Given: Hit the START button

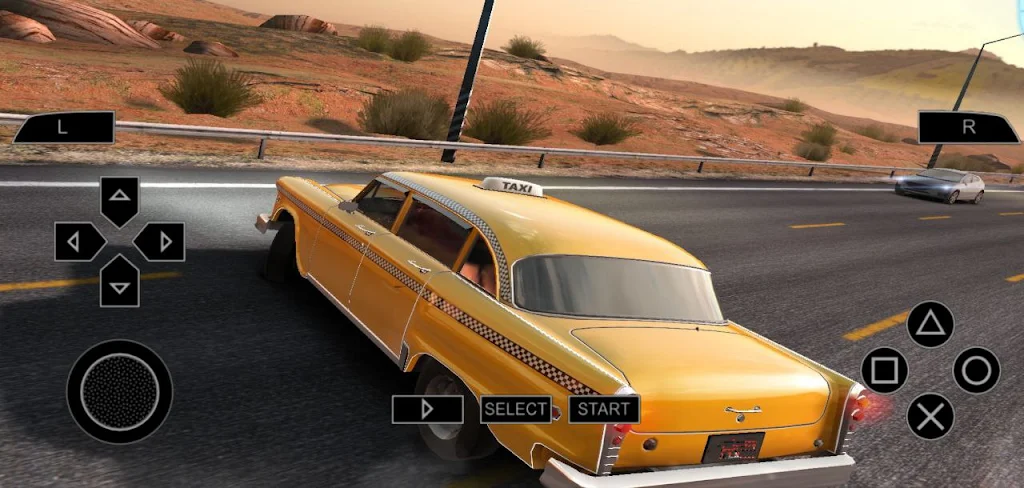Looking at the screenshot, I should coord(604,409).
